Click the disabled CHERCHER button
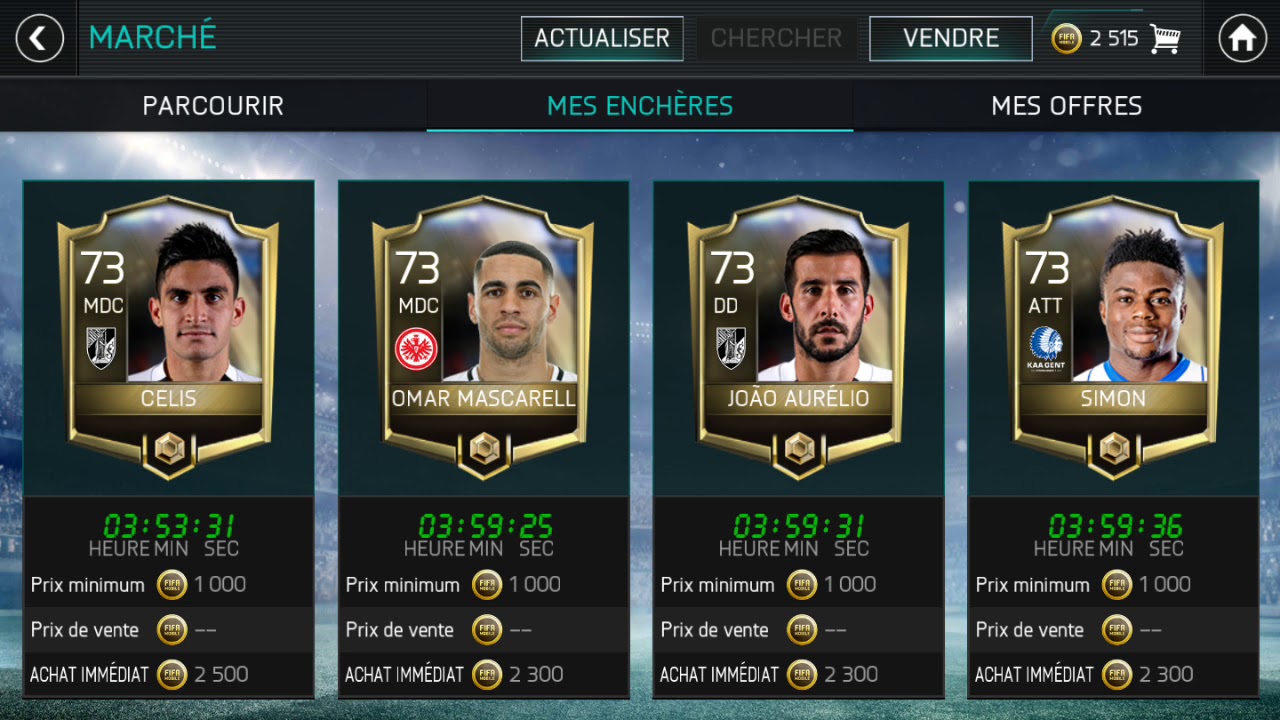The width and height of the screenshot is (1280, 720). click(776, 38)
